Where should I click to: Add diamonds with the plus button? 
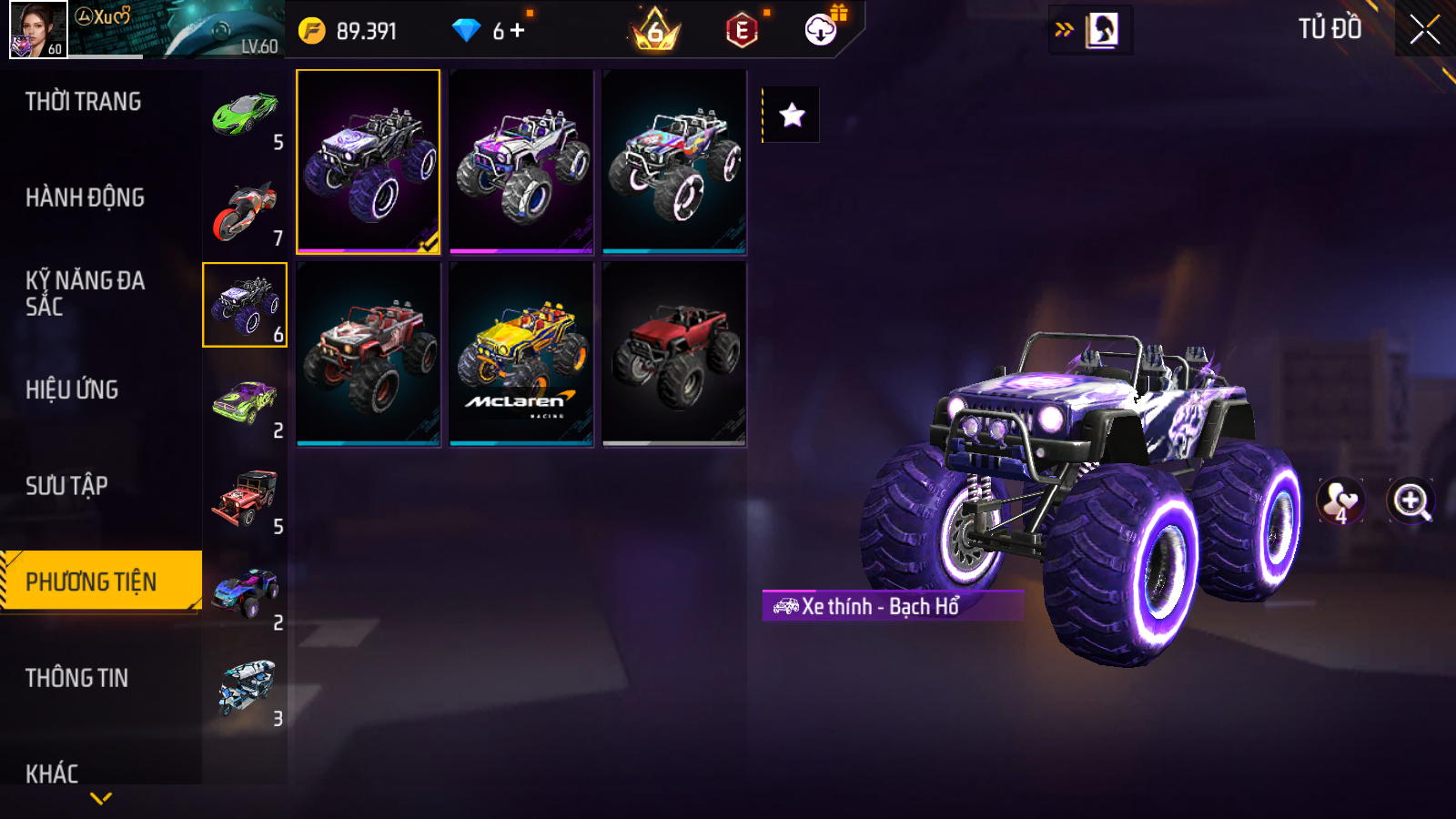(518, 31)
